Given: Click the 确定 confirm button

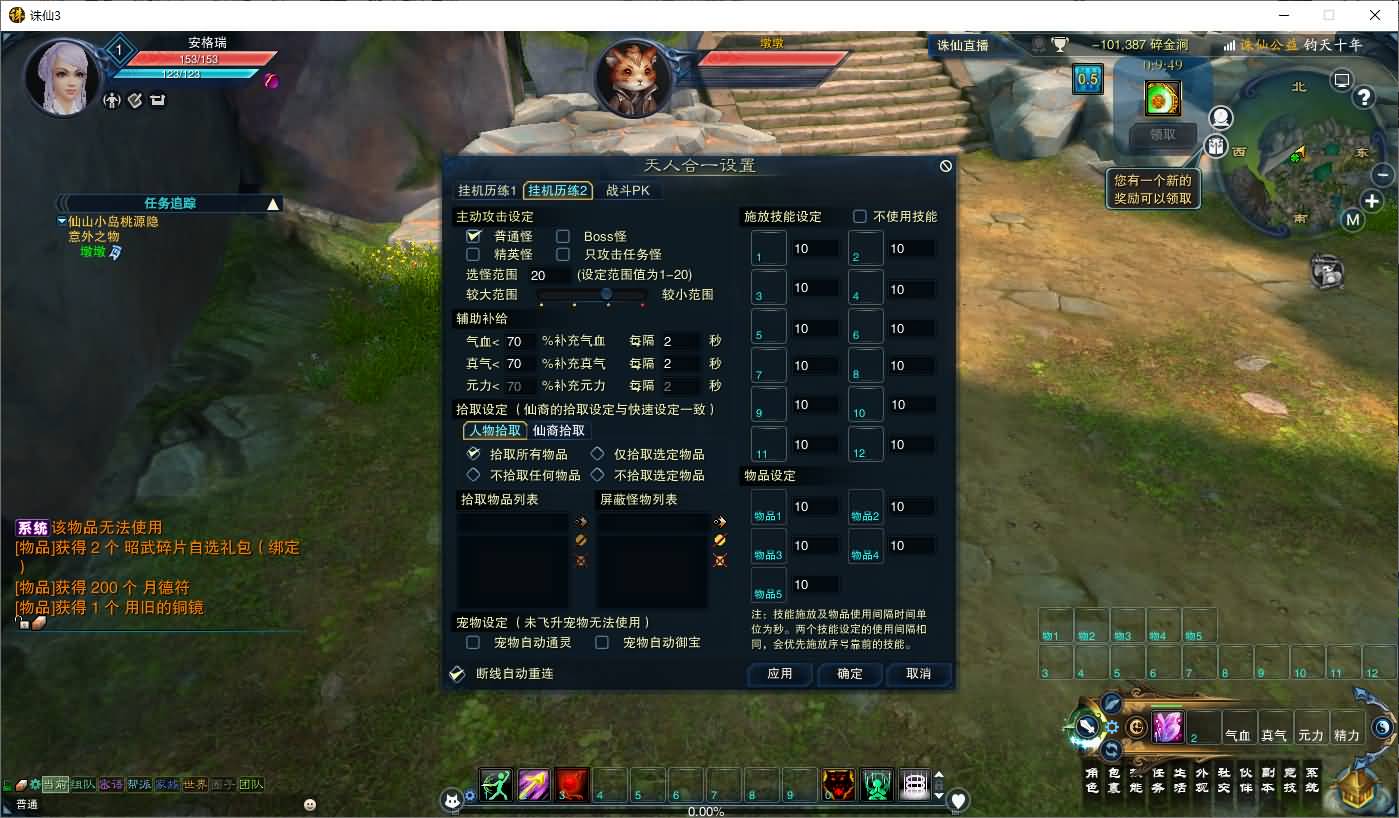Looking at the screenshot, I should (x=848, y=674).
